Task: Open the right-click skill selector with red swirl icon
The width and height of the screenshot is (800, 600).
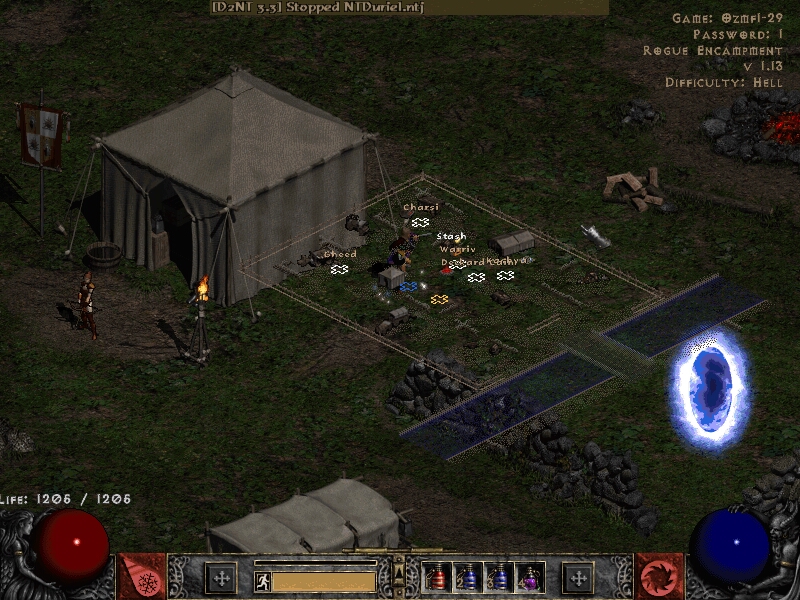Action: tap(658, 576)
